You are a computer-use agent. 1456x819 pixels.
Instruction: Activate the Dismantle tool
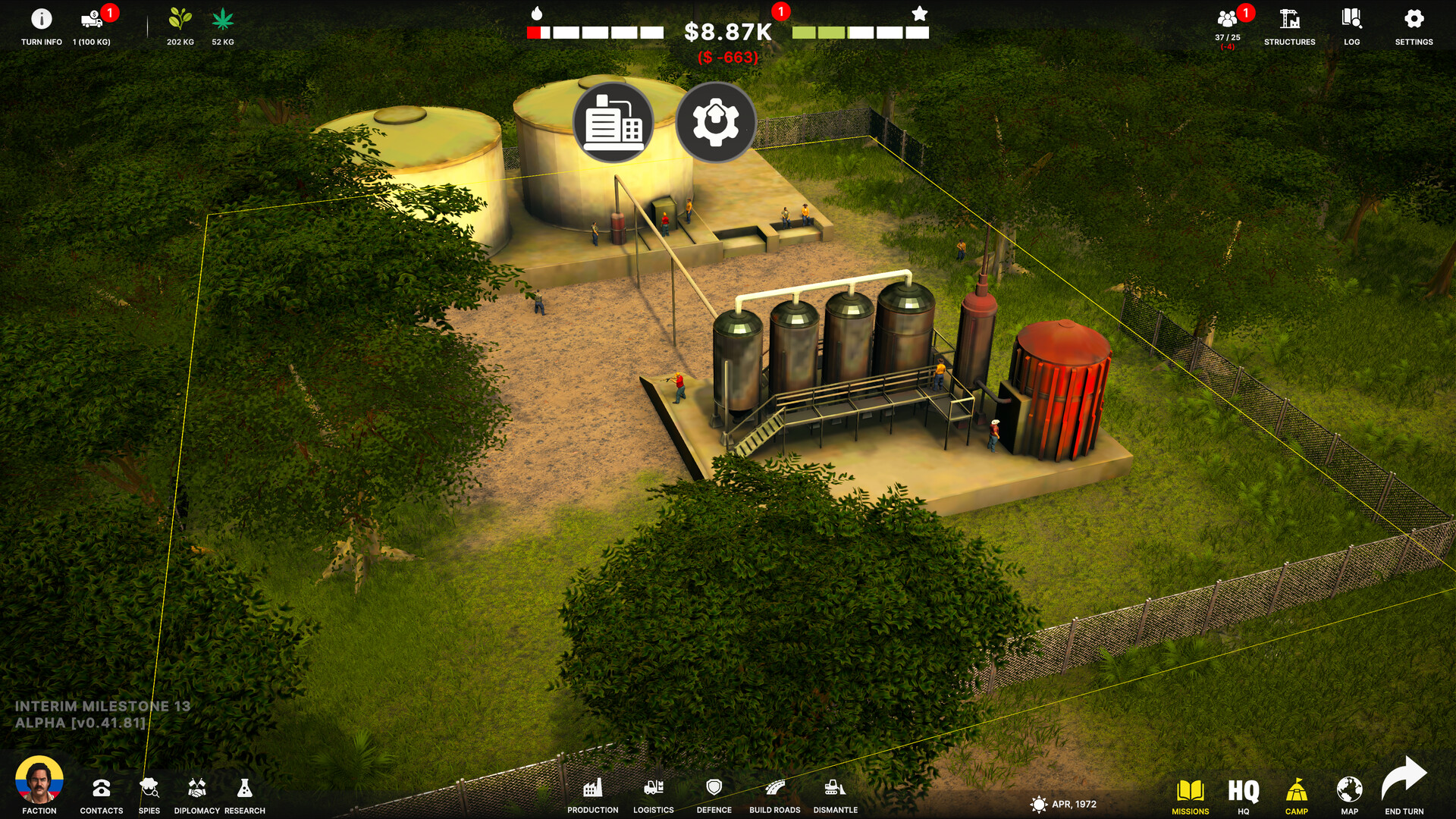coord(835,790)
